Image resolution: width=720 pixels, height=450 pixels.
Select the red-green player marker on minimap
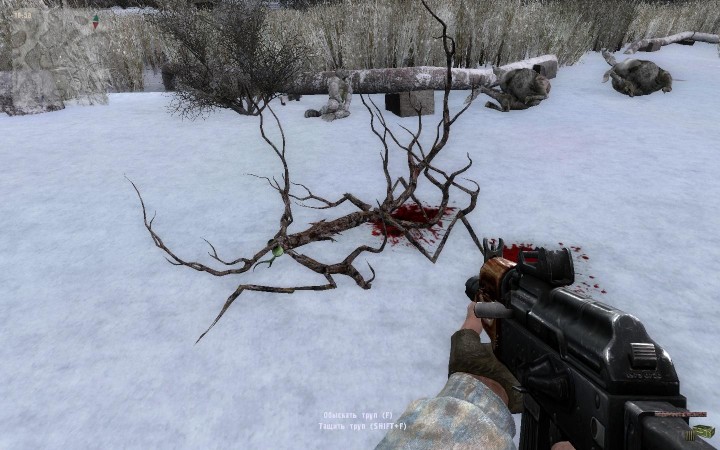(95, 20)
